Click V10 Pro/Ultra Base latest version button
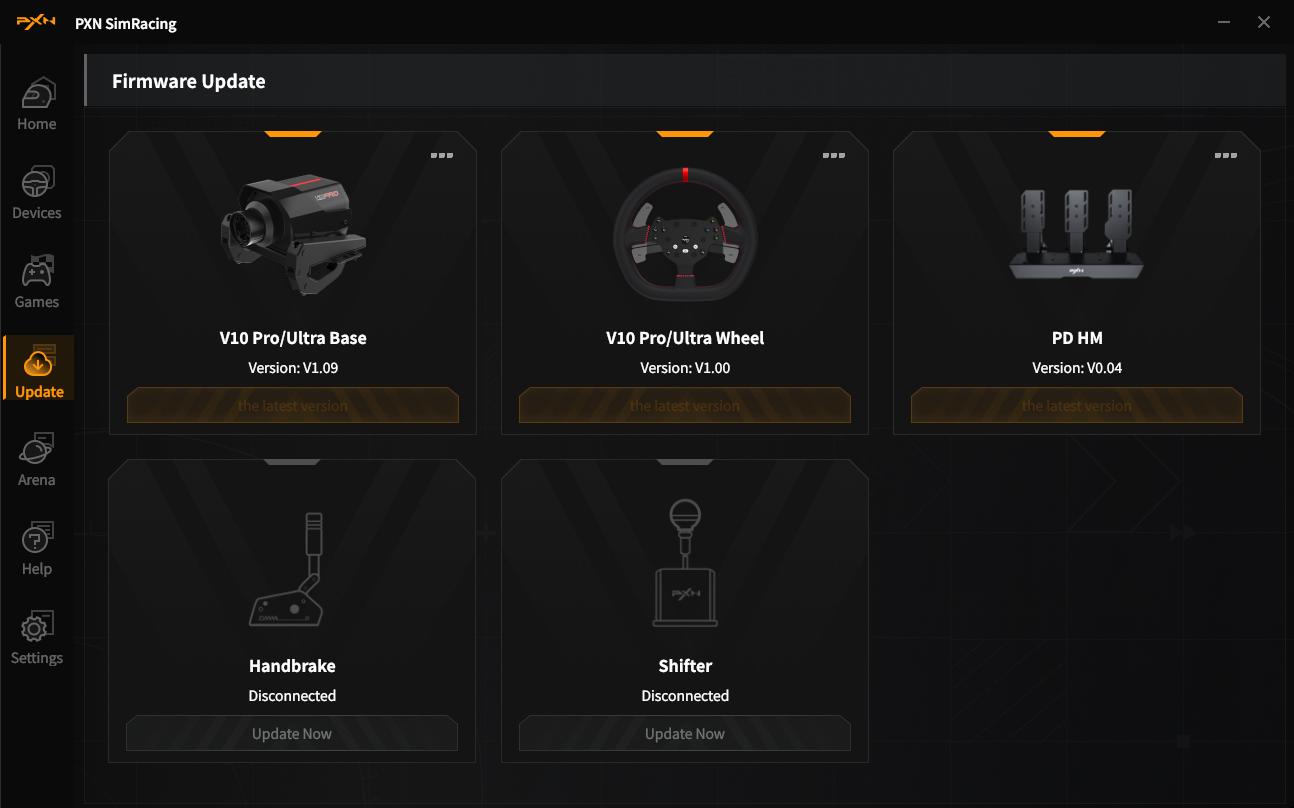 [x=293, y=406]
